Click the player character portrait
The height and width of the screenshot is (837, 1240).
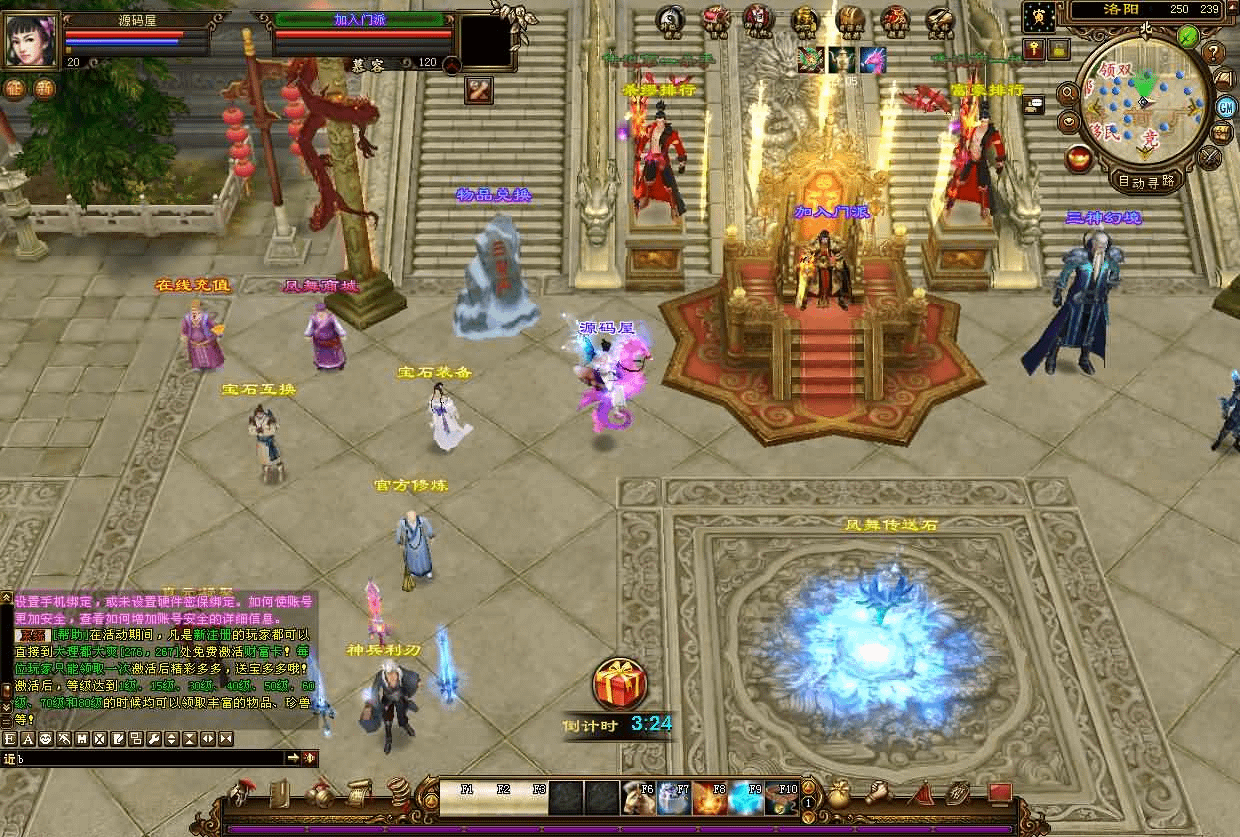click(31, 40)
